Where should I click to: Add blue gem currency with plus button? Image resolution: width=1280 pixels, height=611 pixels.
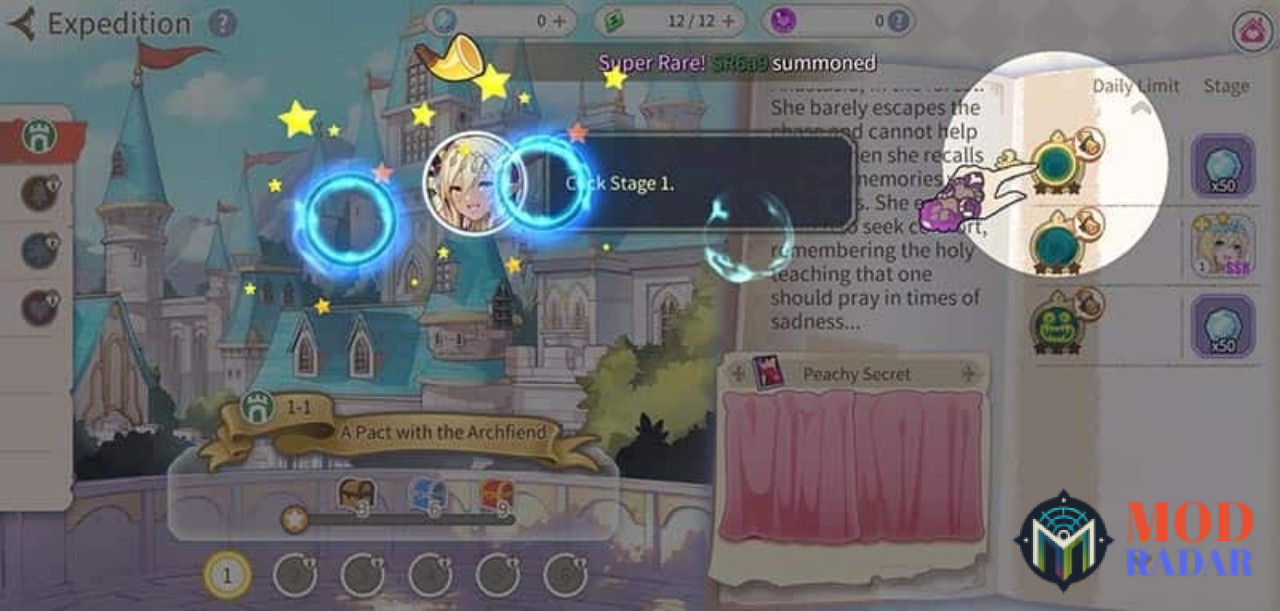click(x=558, y=20)
